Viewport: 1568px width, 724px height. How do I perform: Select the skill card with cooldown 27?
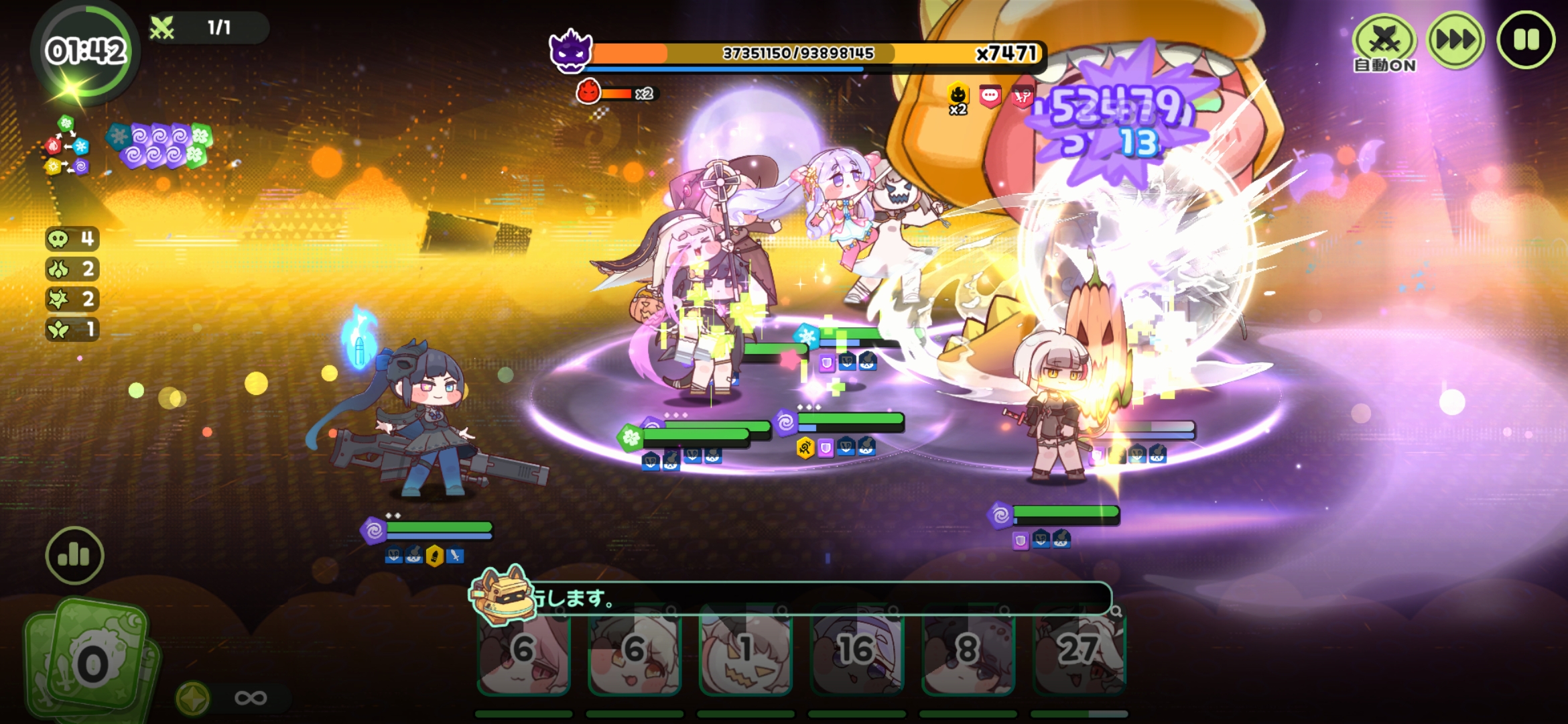pyautogui.click(x=1079, y=652)
